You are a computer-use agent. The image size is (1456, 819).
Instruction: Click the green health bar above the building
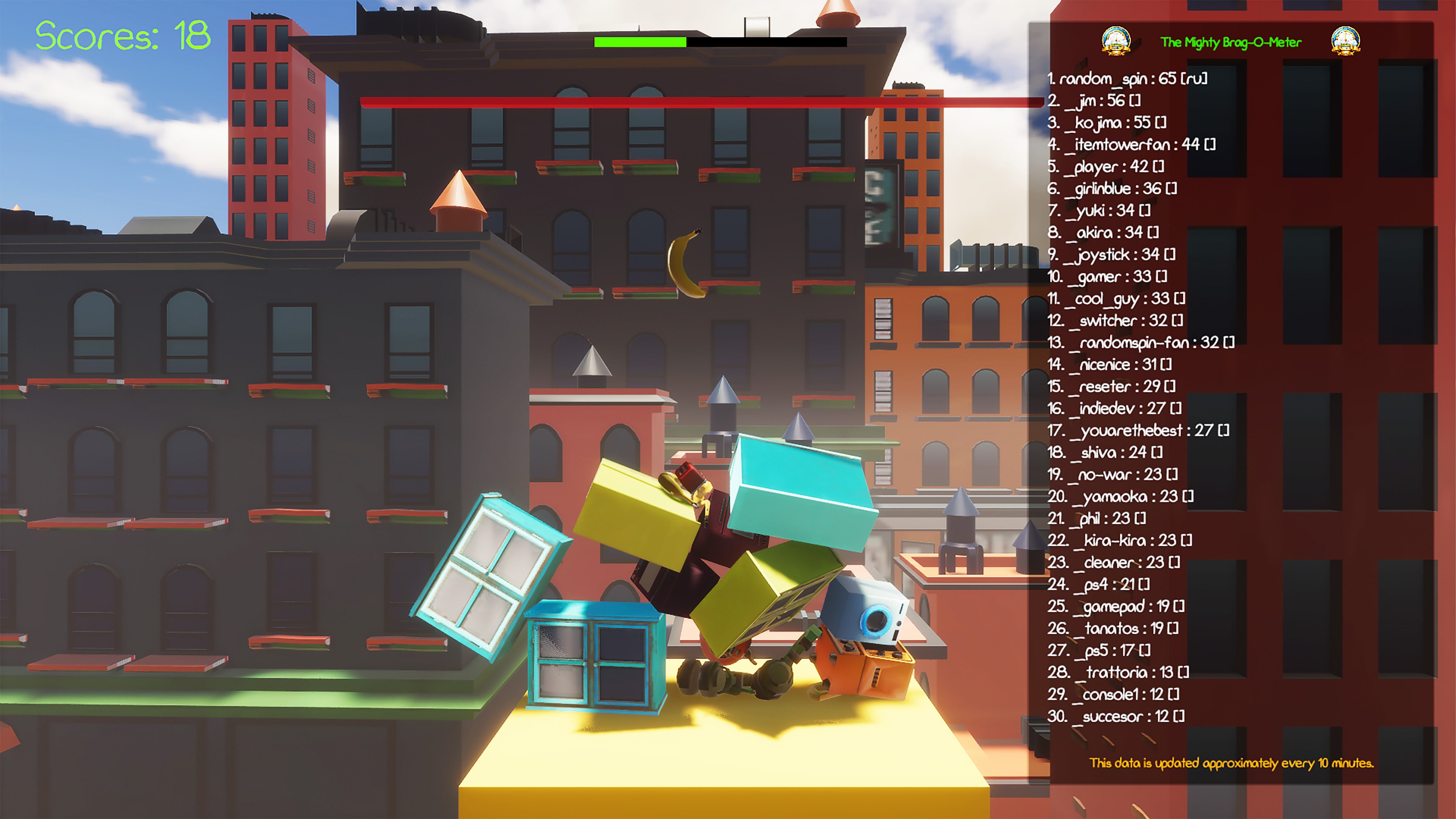639,42
